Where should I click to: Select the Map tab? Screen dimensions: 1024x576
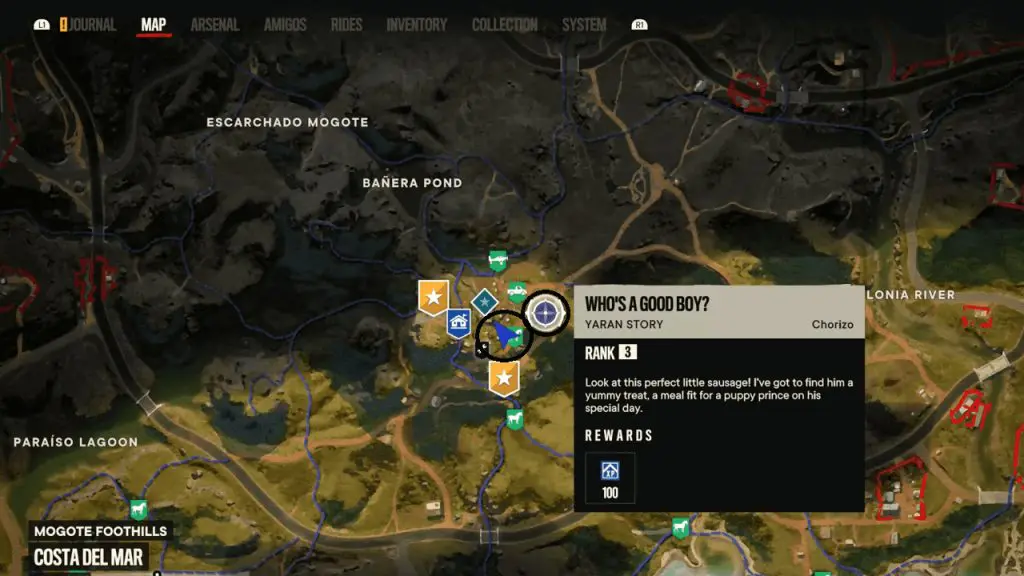(x=153, y=24)
